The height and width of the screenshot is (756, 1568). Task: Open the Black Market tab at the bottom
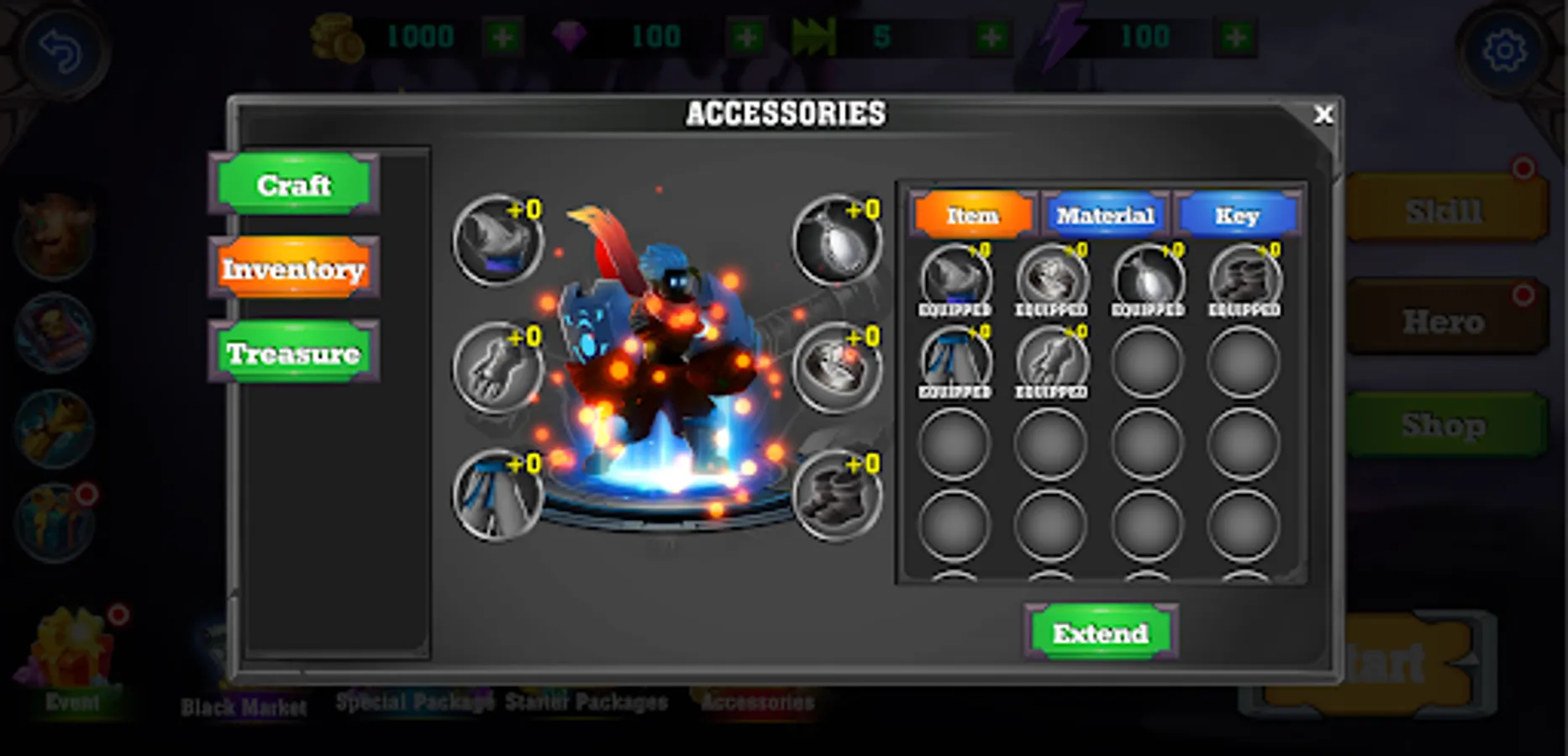pos(242,706)
